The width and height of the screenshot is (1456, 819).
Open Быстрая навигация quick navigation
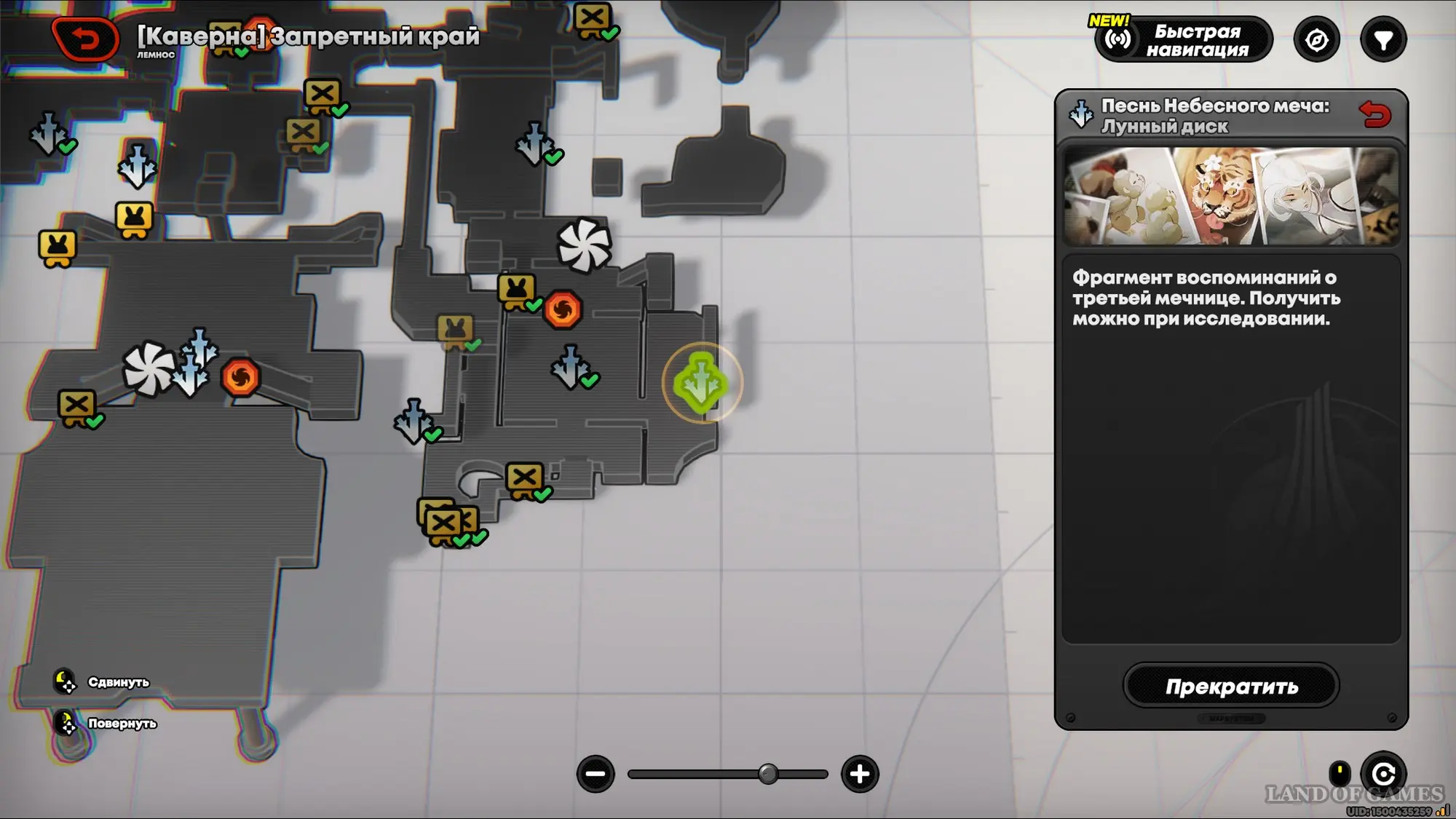1184,40
